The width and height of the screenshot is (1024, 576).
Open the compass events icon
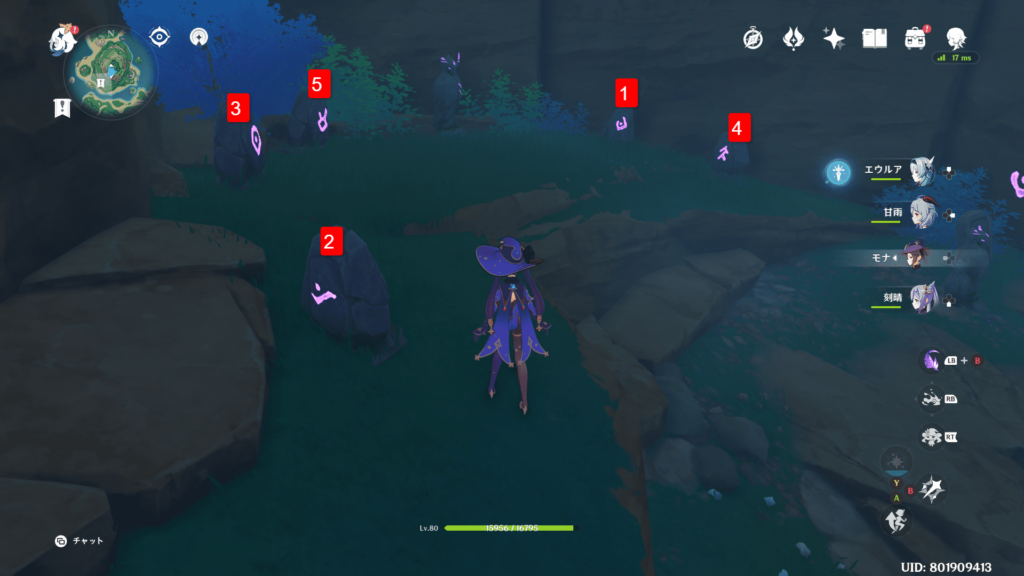753,39
